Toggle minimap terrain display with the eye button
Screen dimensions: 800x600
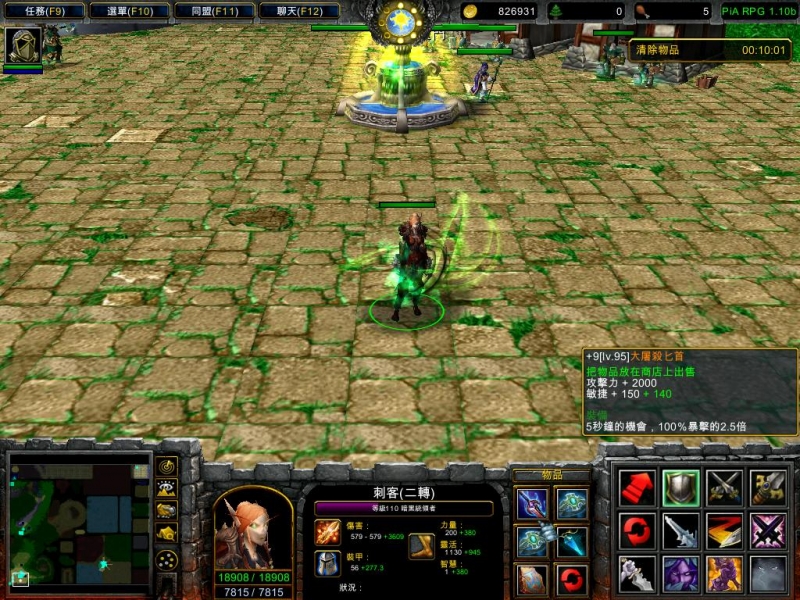click(x=167, y=489)
